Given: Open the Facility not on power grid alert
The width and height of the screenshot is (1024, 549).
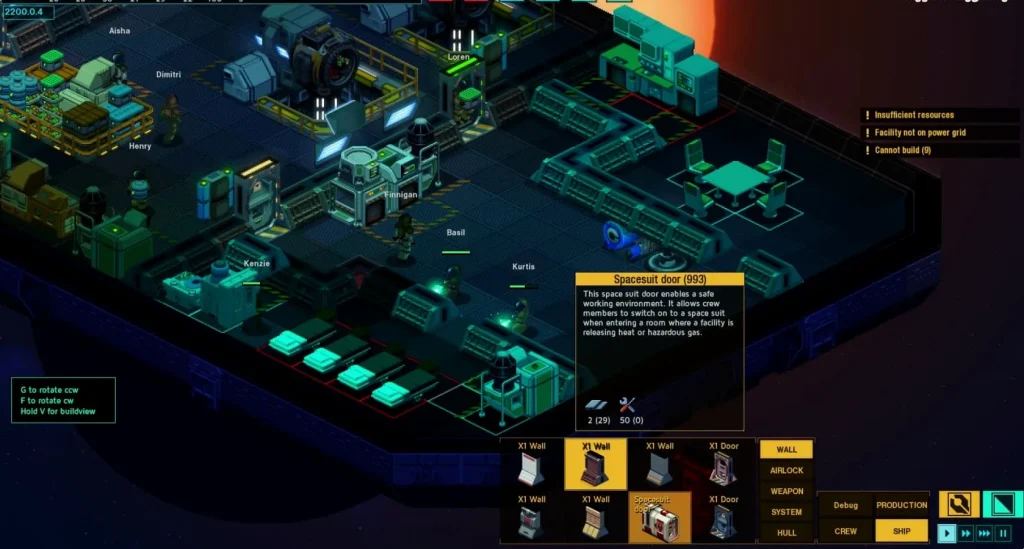Looking at the screenshot, I should click(x=919, y=133).
